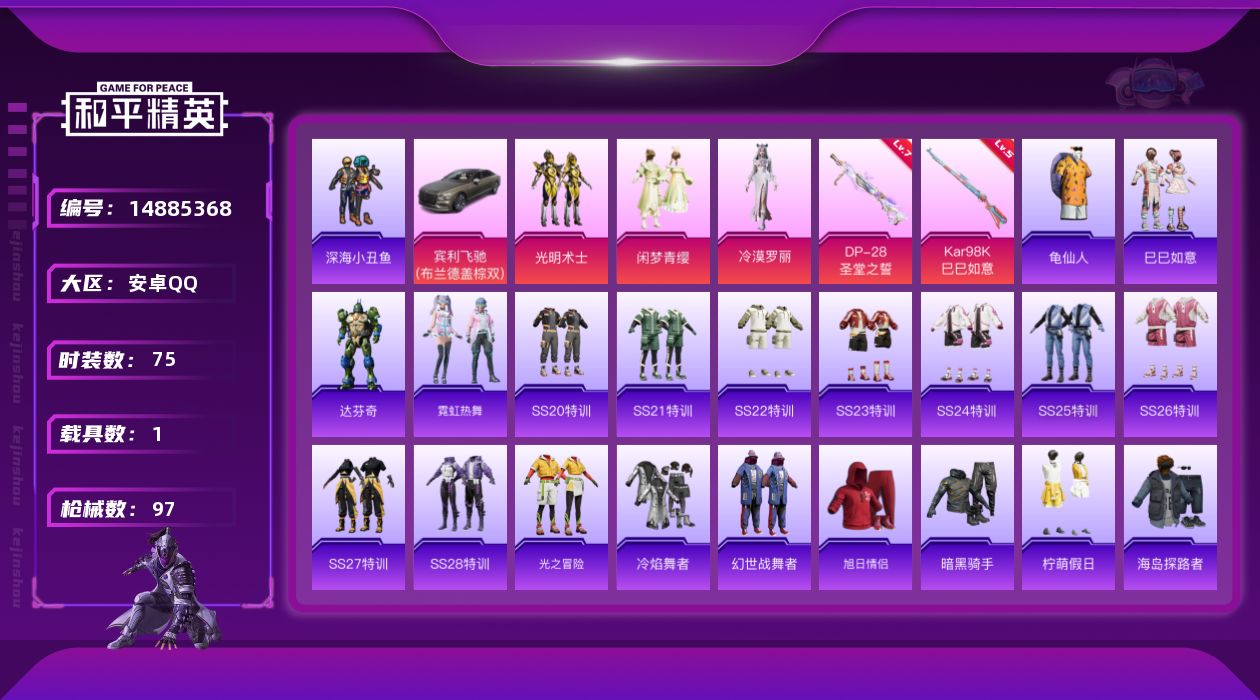Image resolution: width=1260 pixels, height=700 pixels.
Task: Select the 达芬奇 outfit card
Action: click(x=358, y=364)
